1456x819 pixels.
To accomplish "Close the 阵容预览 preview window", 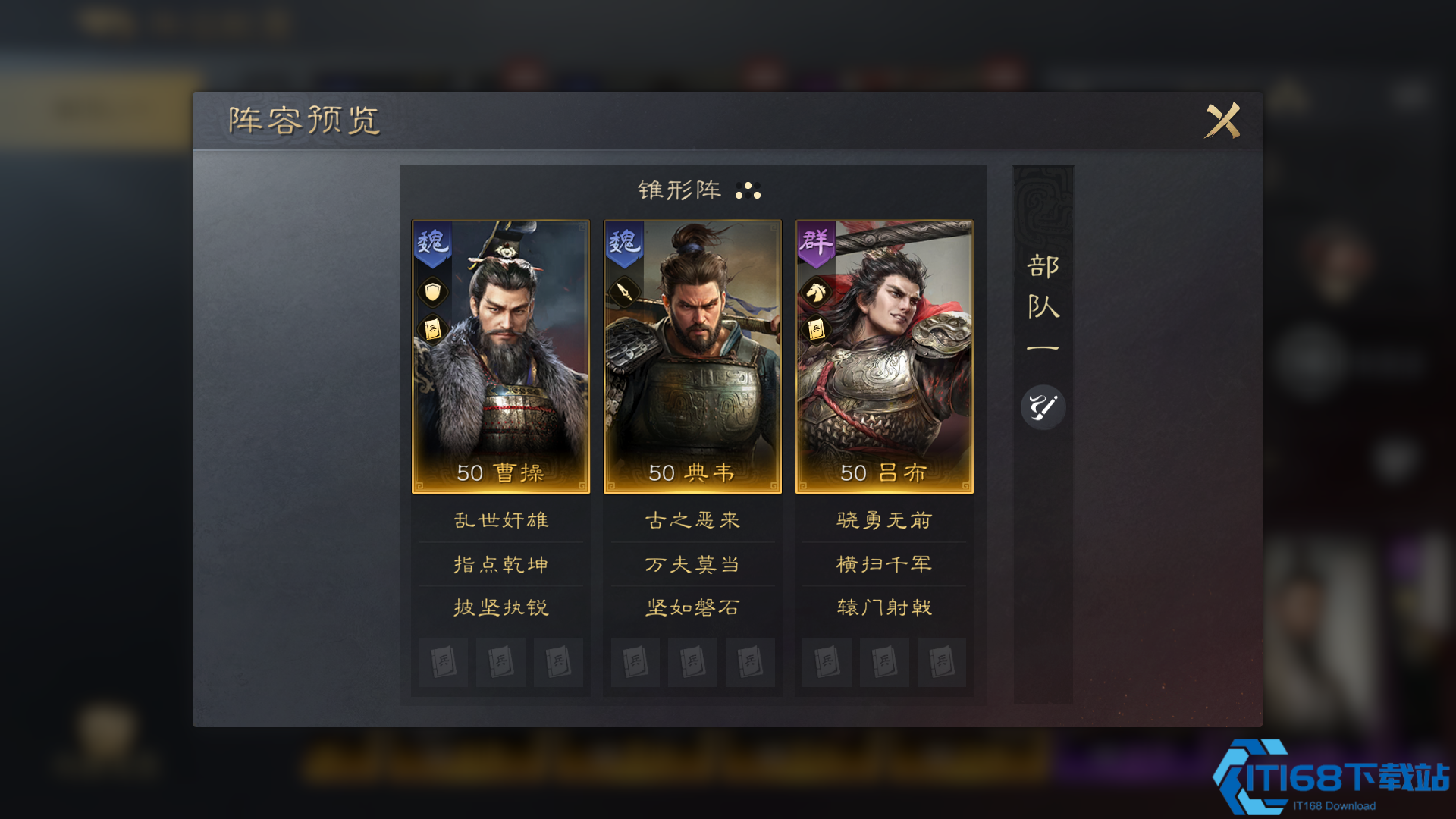I will pos(1222,121).
